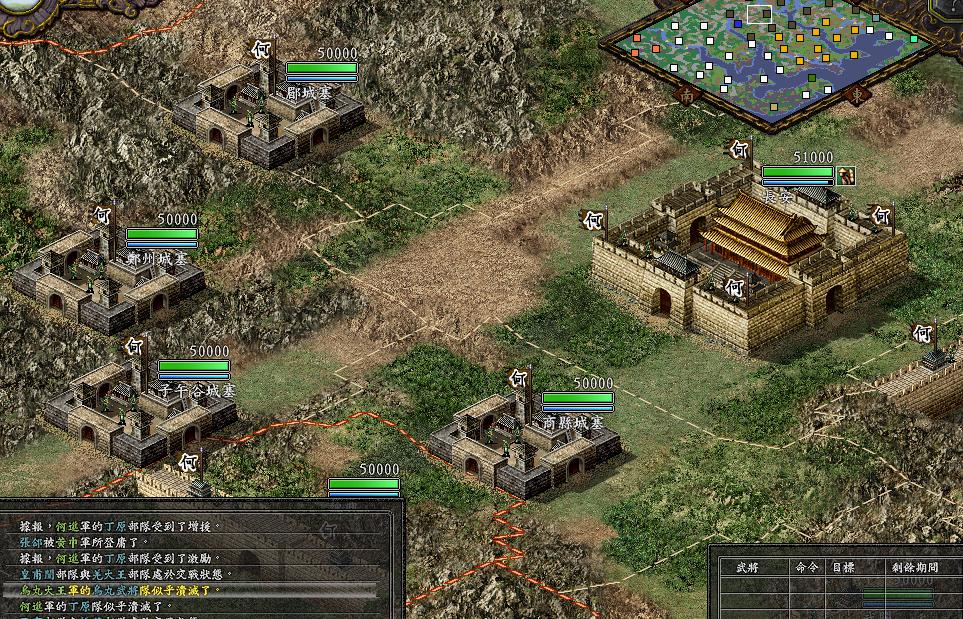Select the 商縣城塞 fortress label

click(573, 423)
